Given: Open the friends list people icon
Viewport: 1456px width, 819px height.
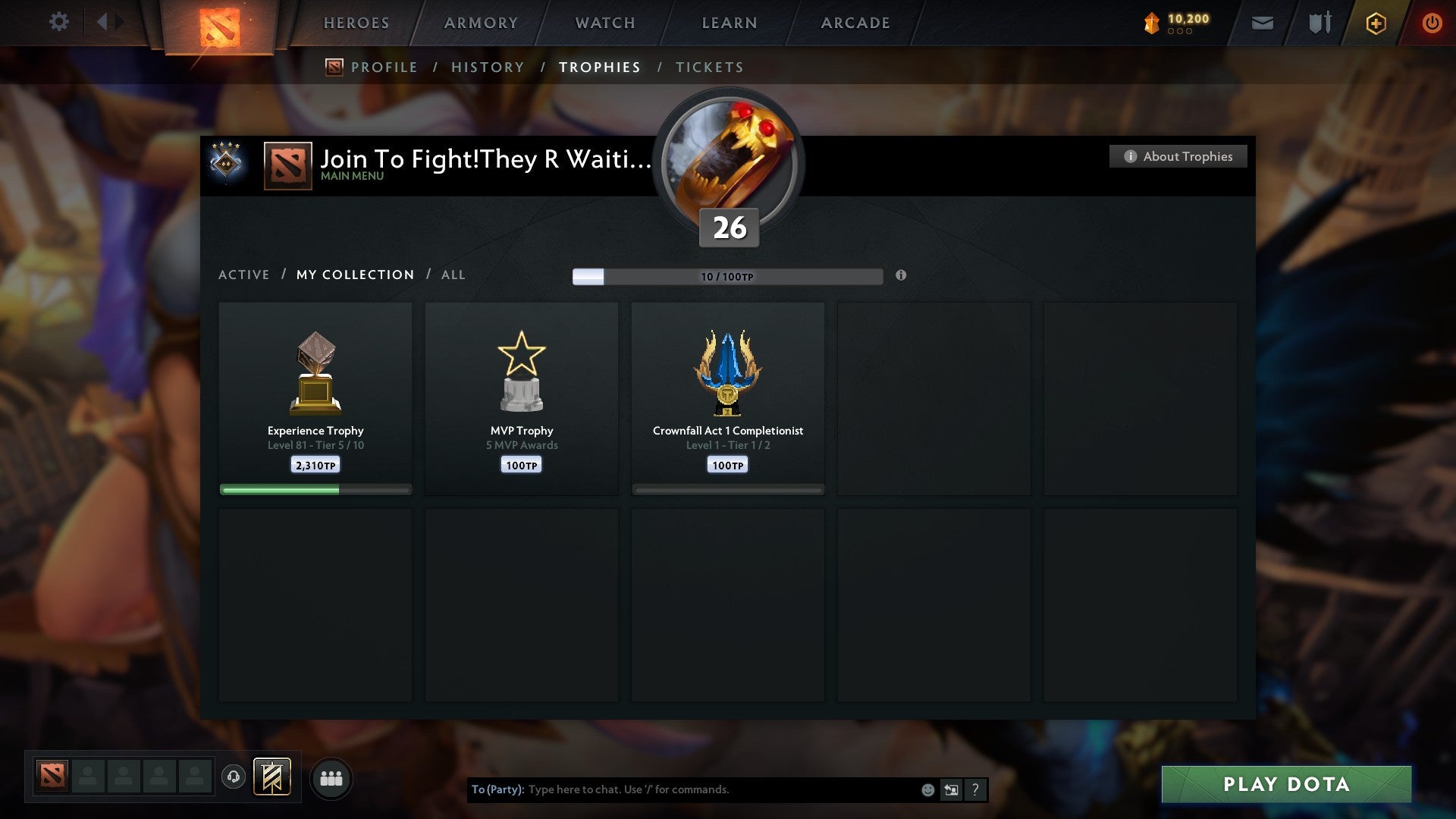Looking at the screenshot, I should click(331, 777).
